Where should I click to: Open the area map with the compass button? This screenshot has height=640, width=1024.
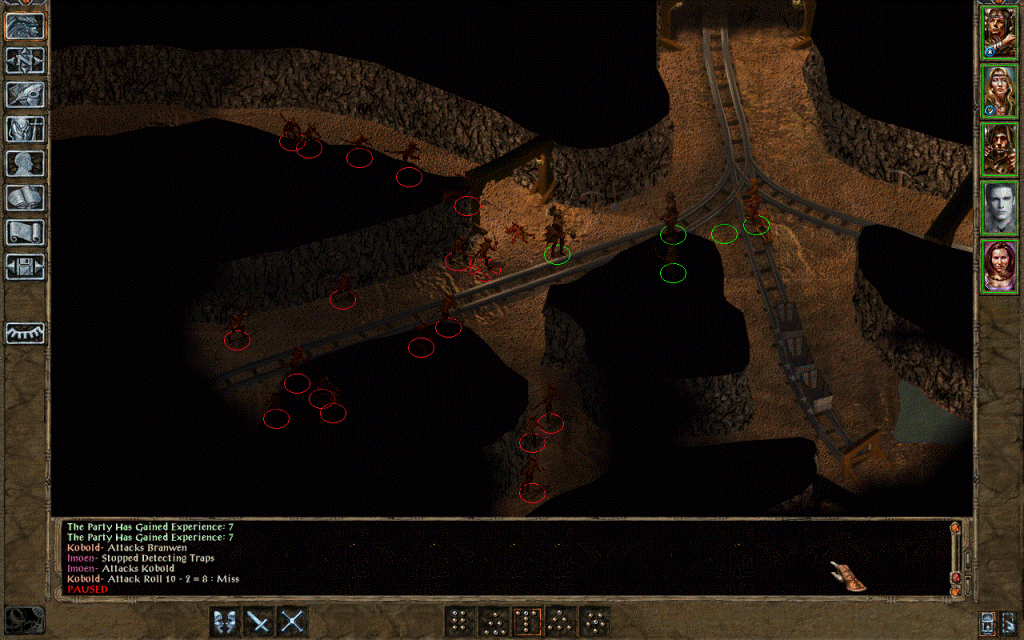coord(24,60)
